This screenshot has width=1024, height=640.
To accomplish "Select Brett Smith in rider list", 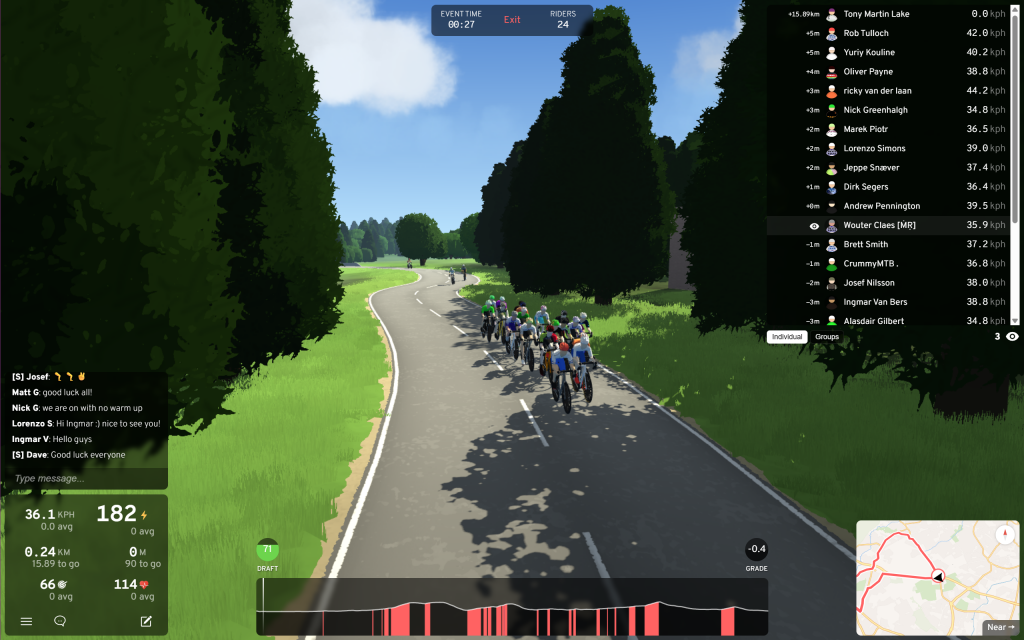I will pos(865,244).
